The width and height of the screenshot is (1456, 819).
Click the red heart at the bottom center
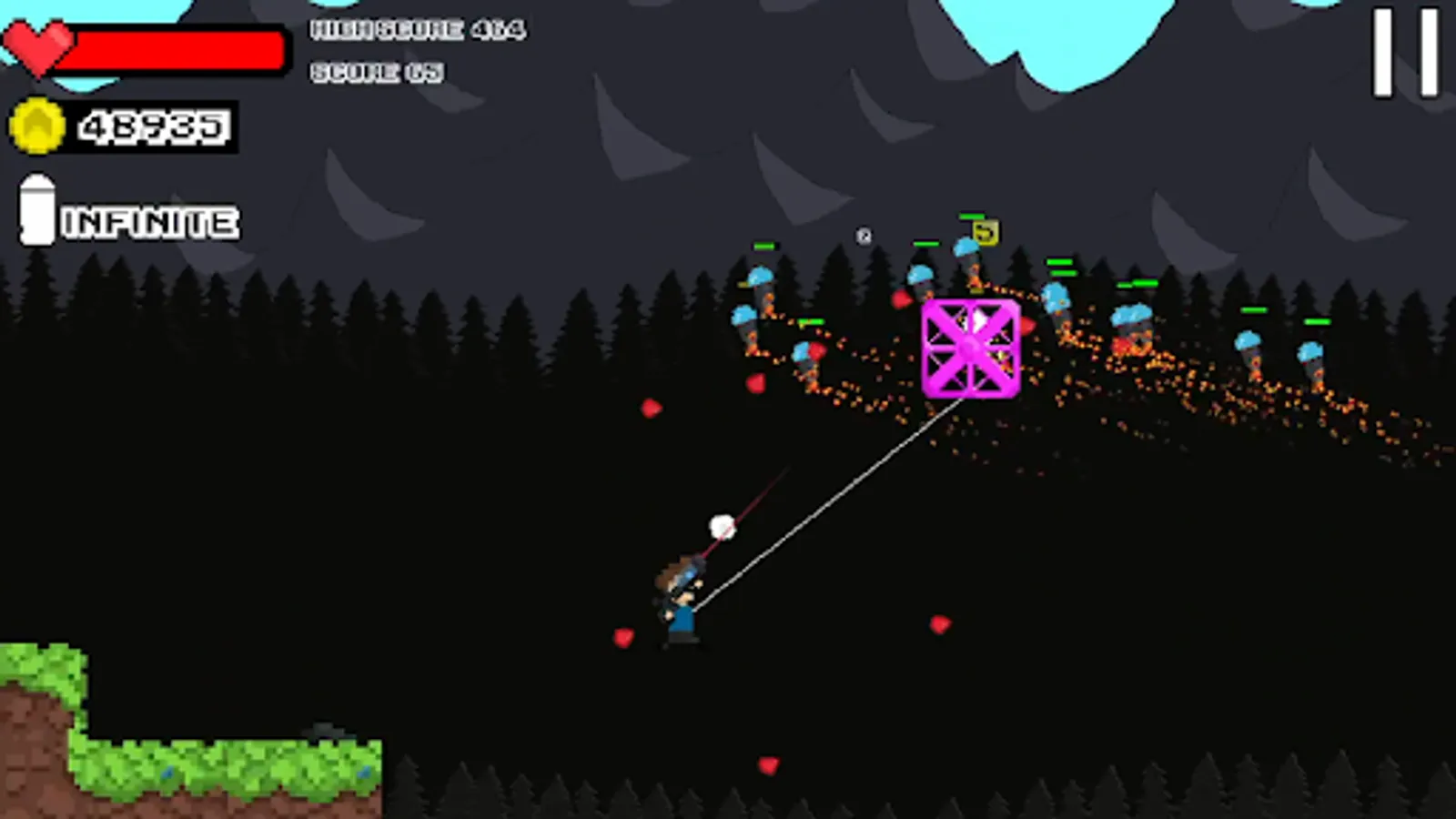(x=767, y=765)
